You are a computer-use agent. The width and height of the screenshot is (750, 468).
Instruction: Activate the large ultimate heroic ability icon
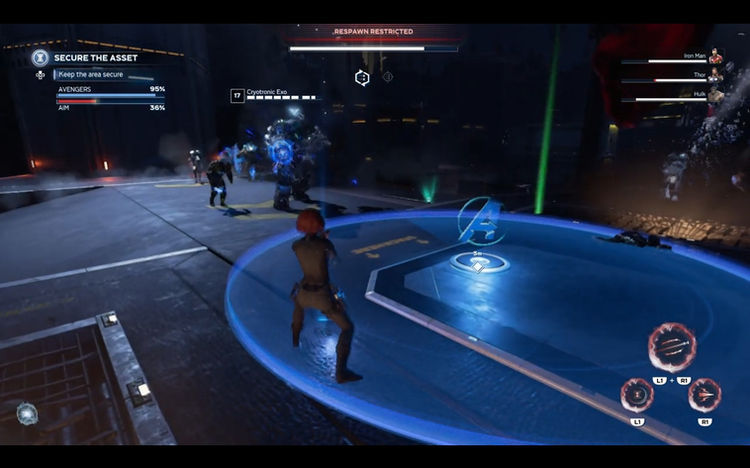click(671, 348)
